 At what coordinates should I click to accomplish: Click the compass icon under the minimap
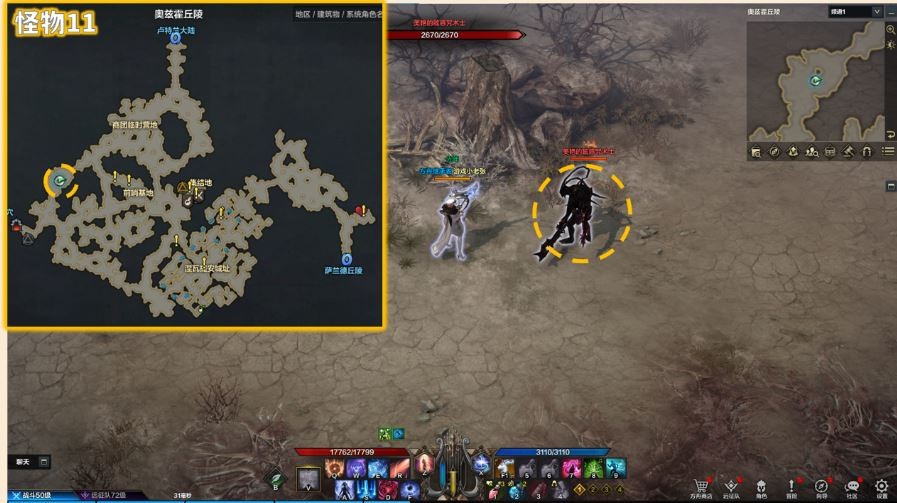tap(775, 152)
